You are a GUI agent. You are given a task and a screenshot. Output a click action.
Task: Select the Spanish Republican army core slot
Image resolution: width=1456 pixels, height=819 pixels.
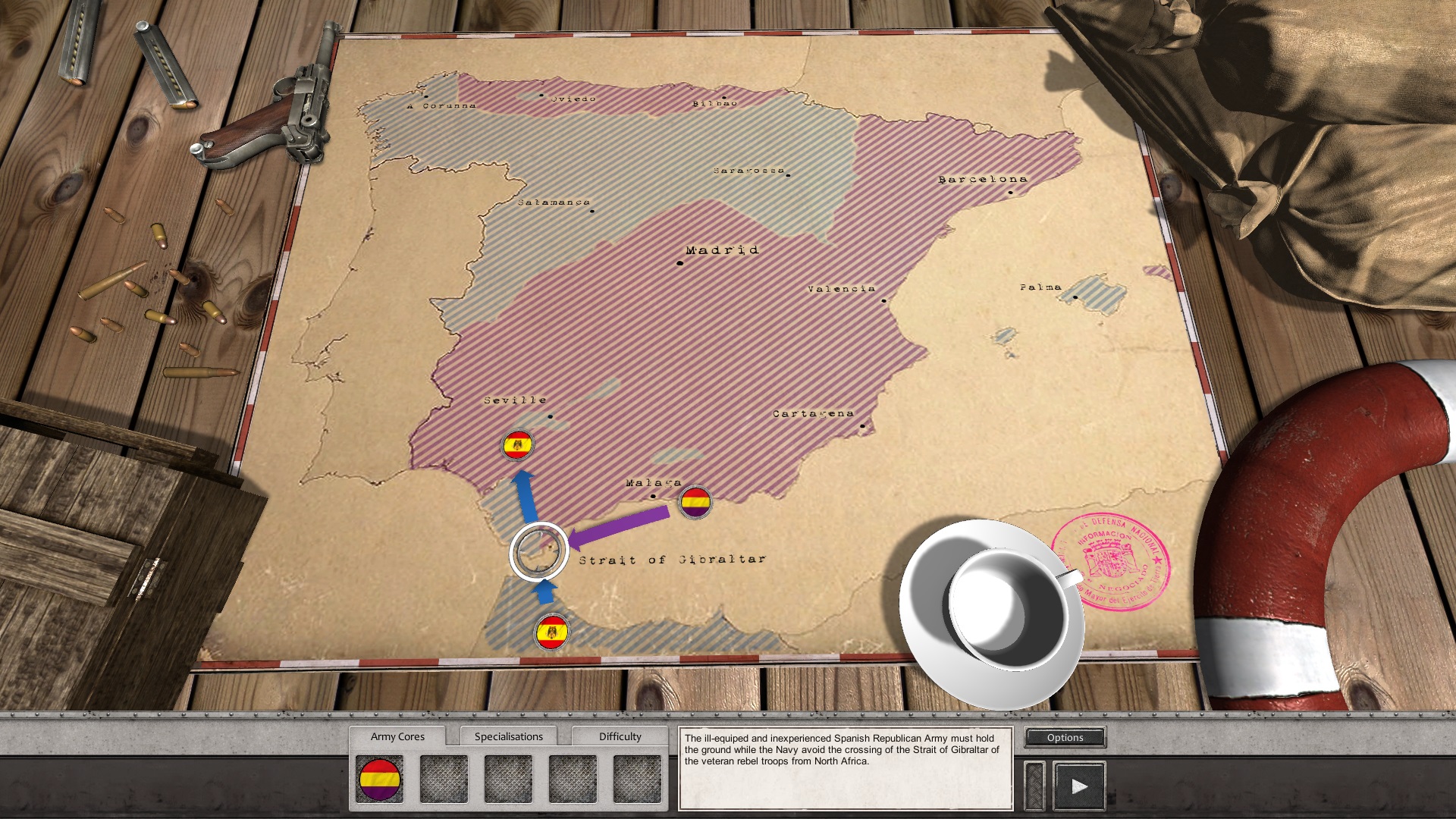(x=379, y=780)
